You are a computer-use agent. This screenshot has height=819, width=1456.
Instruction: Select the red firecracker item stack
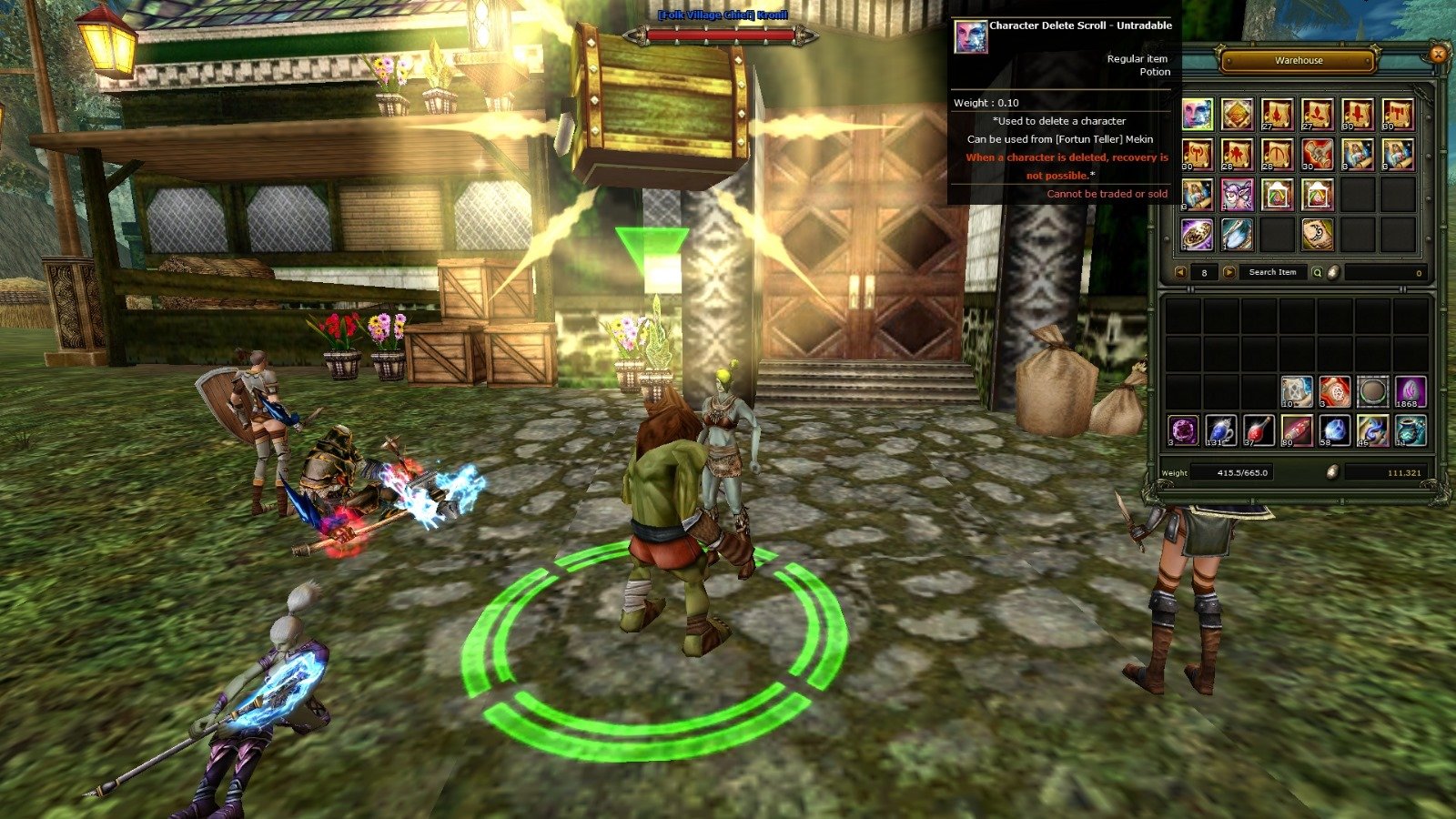click(1297, 430)
